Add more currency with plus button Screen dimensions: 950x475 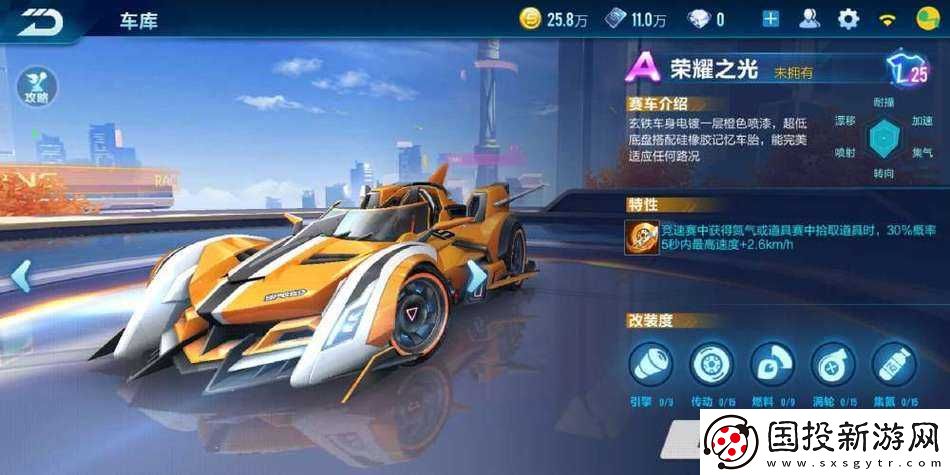[770, 19]
